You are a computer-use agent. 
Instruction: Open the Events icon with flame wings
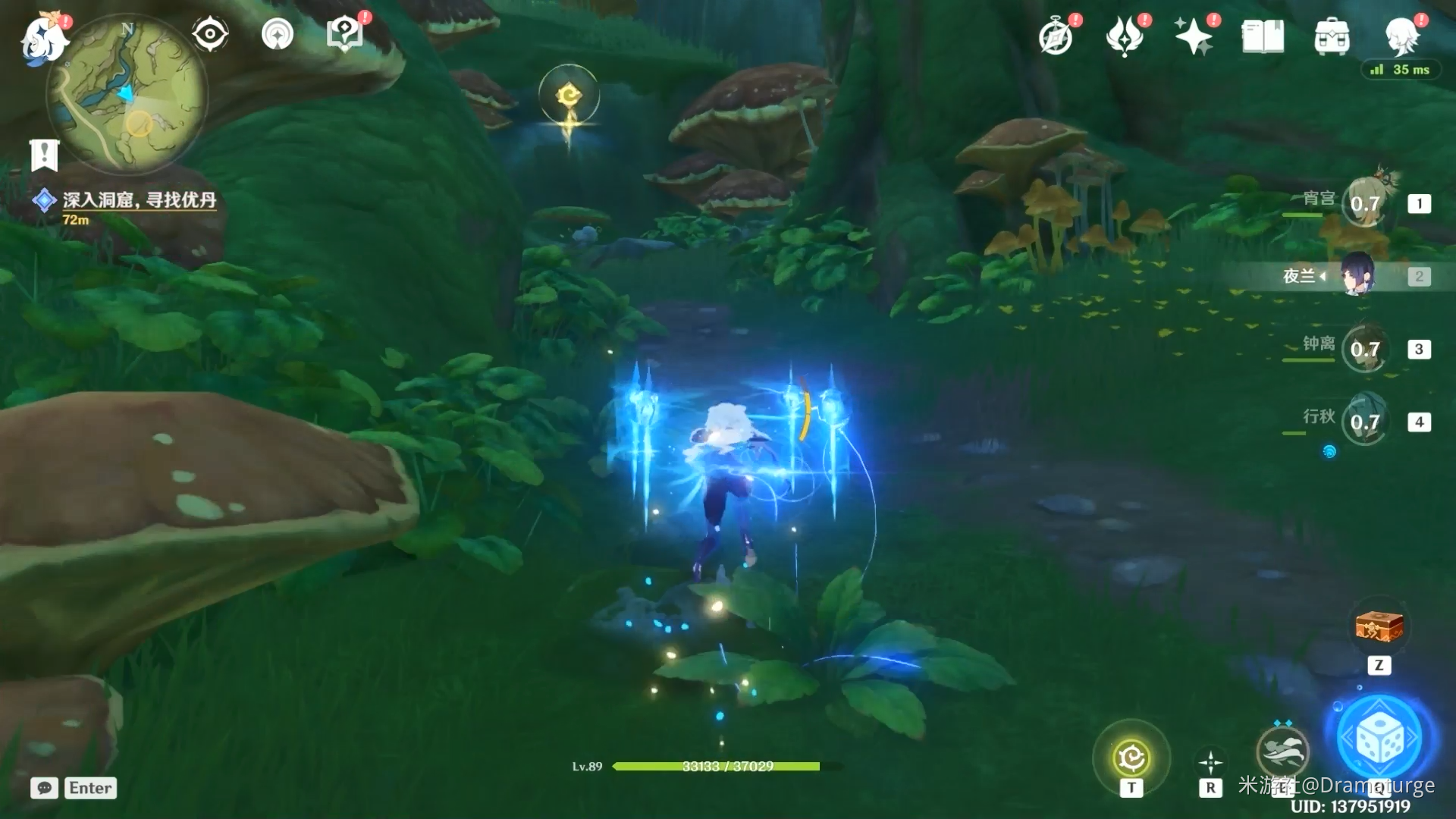click(x=1125, y=36)
